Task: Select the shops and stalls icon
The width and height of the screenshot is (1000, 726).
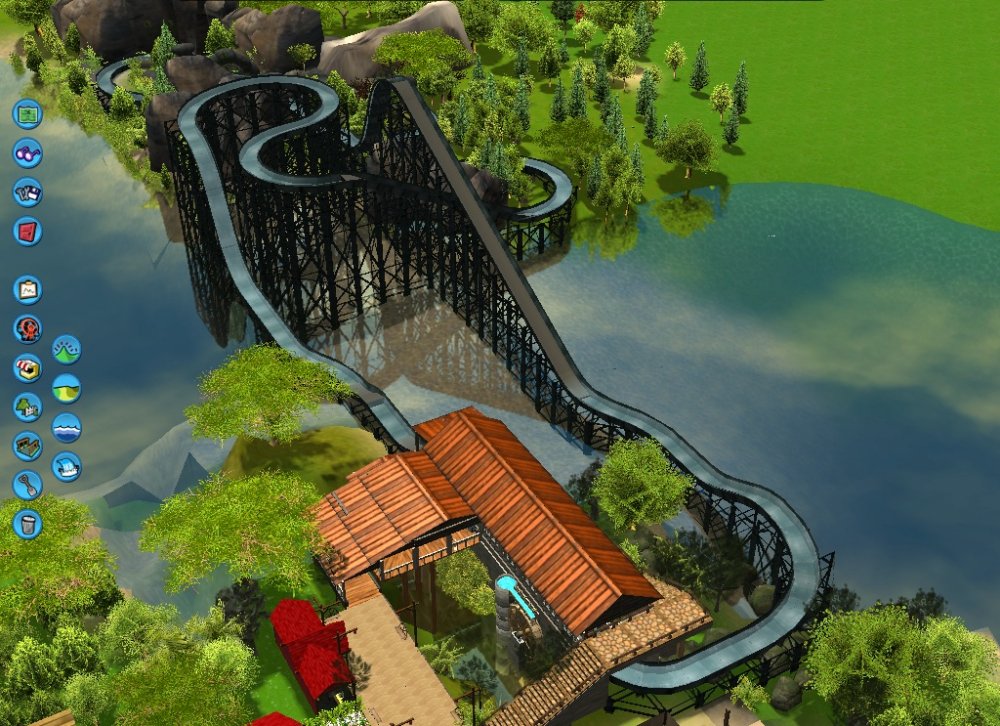Action: [27, 368]
